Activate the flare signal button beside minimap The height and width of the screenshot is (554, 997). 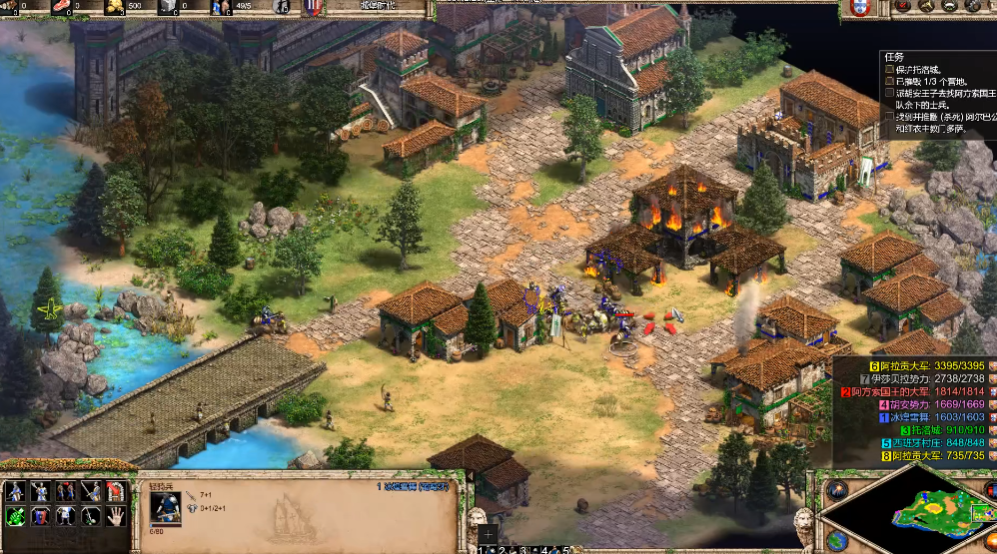pyautogui.click(x=836, y=490)
